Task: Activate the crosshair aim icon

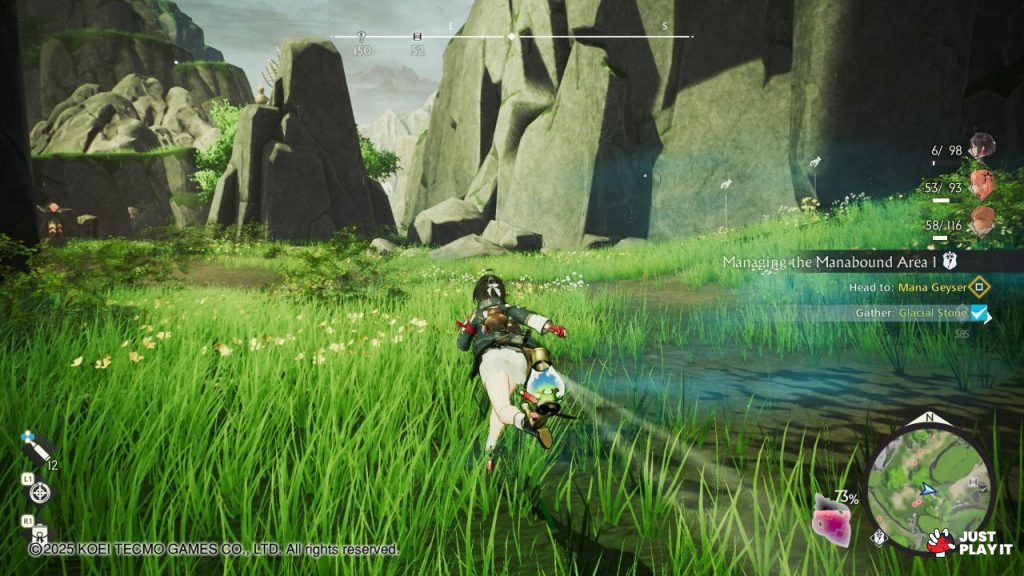Action: click(40, 491)
